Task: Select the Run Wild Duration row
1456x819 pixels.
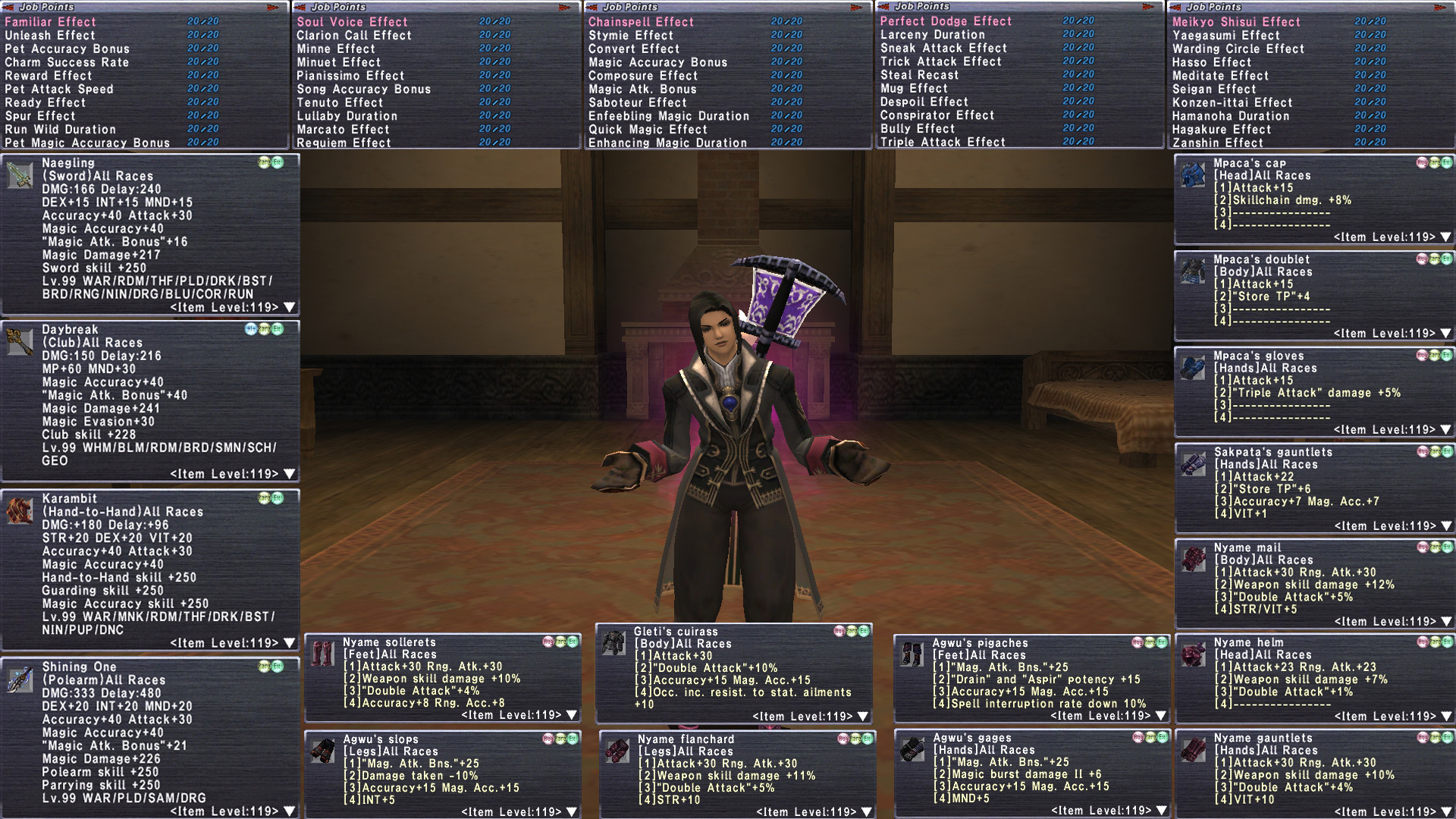Action: (x=60, y=130)
